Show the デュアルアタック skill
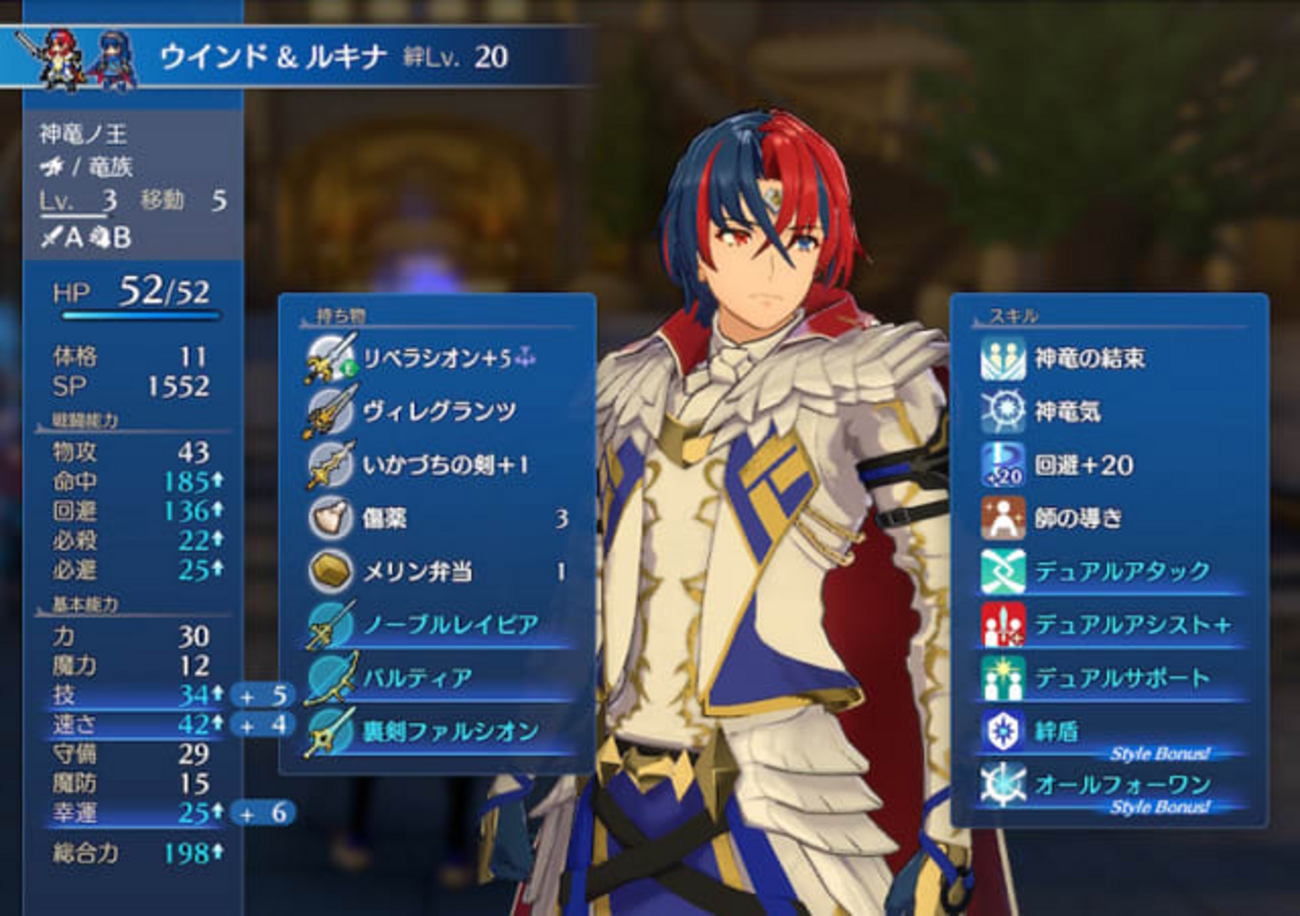The width and height of the screenshot is (1300, 916). (x=1122, y=571)
